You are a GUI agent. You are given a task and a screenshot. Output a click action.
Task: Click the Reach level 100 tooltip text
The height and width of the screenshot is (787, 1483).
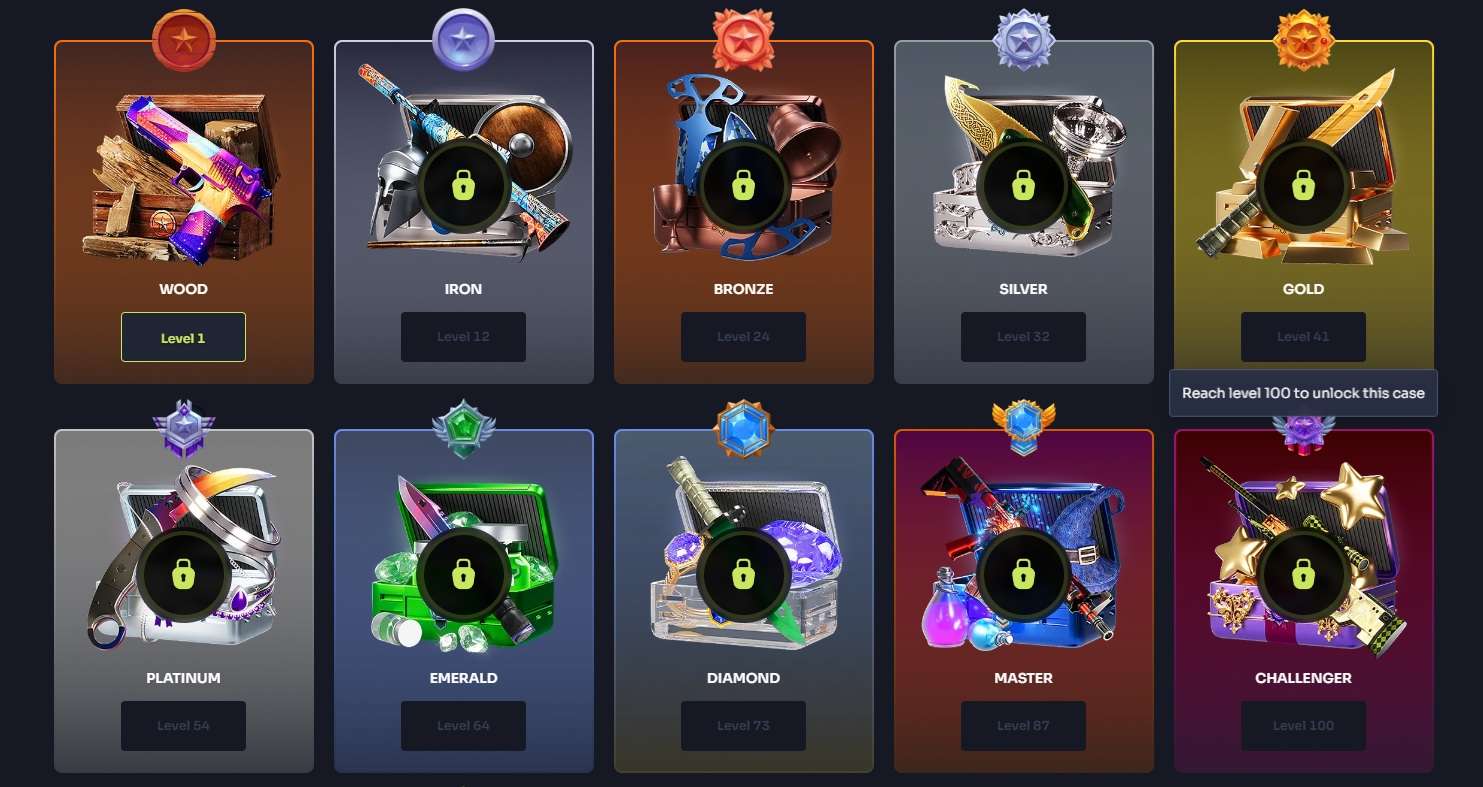(x=1303, y=392)
